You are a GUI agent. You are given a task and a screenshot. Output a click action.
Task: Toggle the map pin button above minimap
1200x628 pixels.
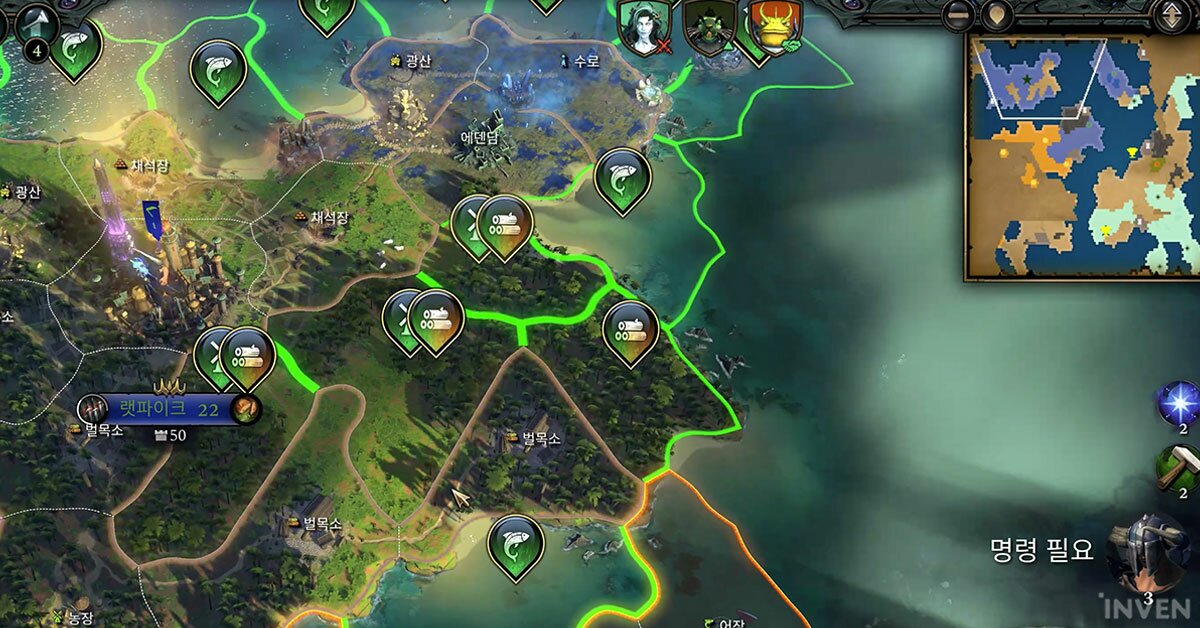coord(994,15)
